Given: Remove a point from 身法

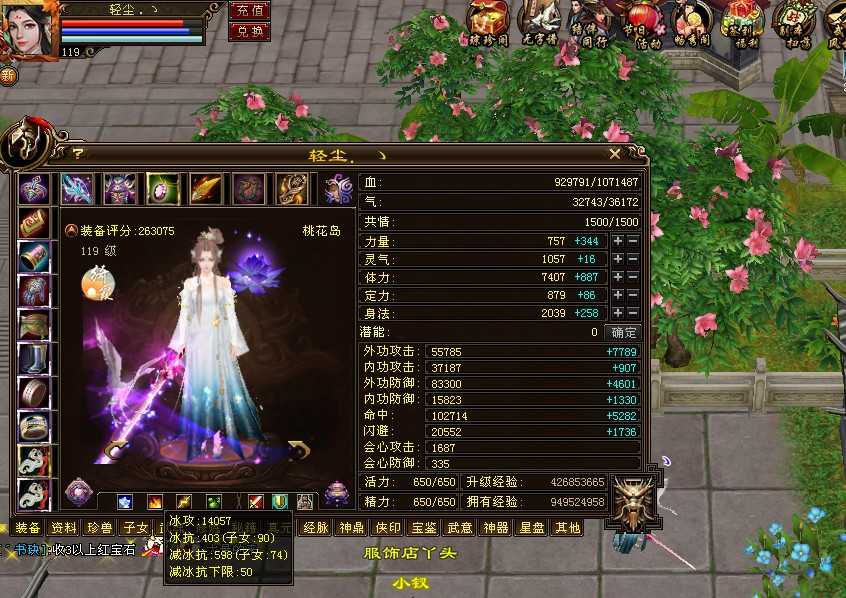Looking at the screenshot, I should [633, 314].
